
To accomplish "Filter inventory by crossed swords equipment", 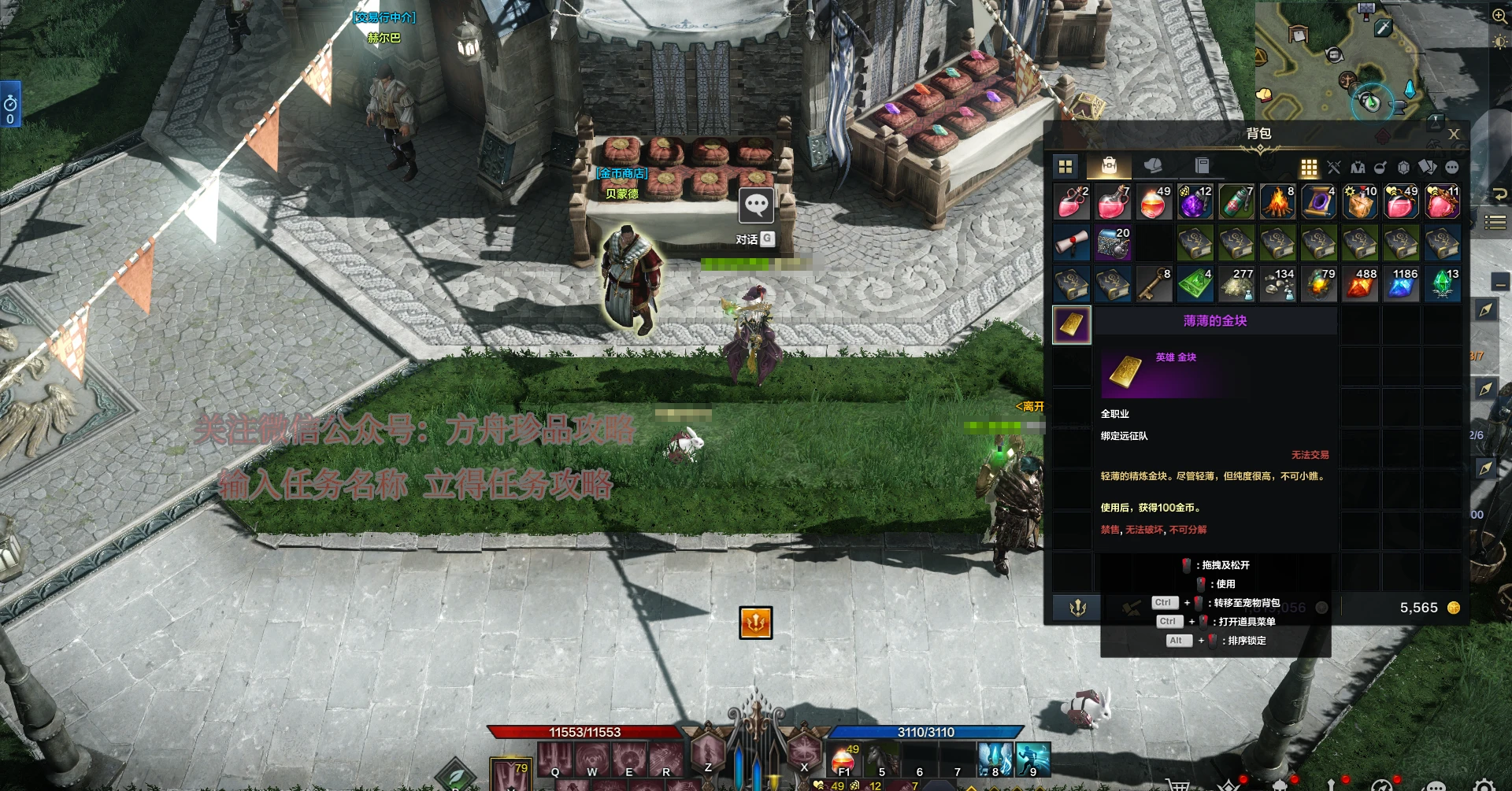I will (1333, 167).
